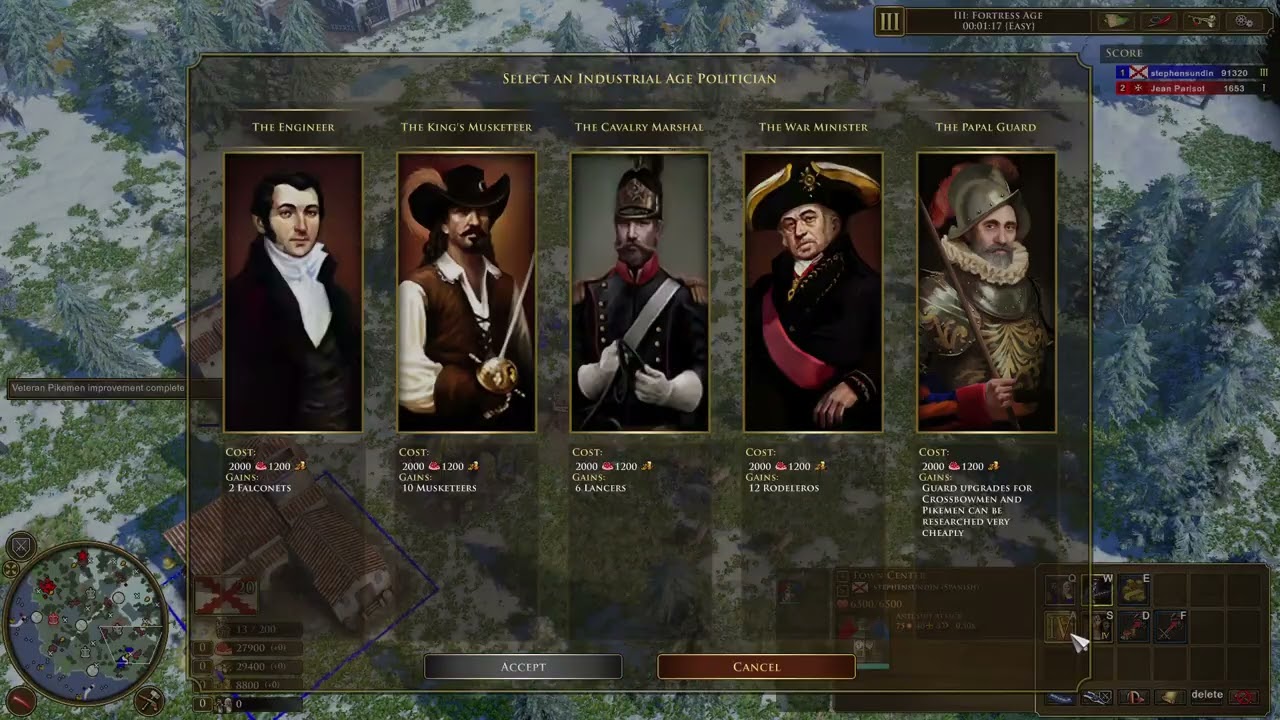This screenshot has width=1280, height=720.
Task: Train the gold unit in slot E
Action: 1133,590
